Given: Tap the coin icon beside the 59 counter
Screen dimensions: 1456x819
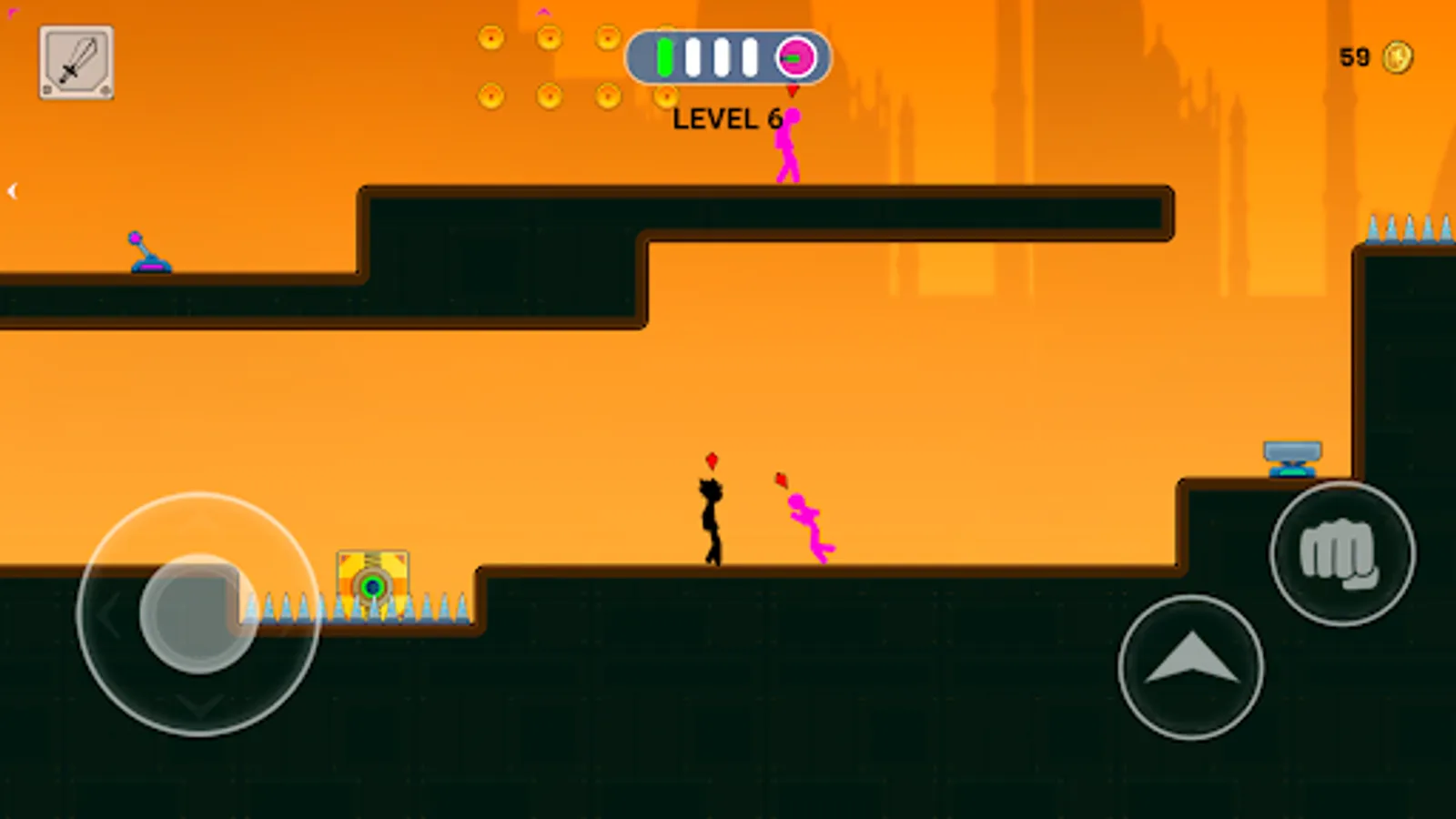Looking at the screenshot, I should coord(1399,56).
